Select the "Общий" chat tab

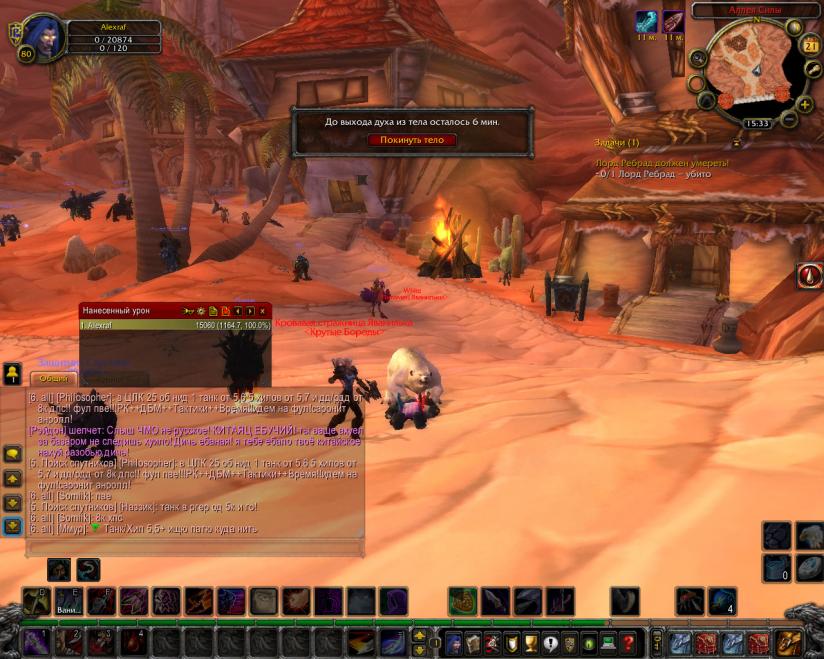[53, 379]
